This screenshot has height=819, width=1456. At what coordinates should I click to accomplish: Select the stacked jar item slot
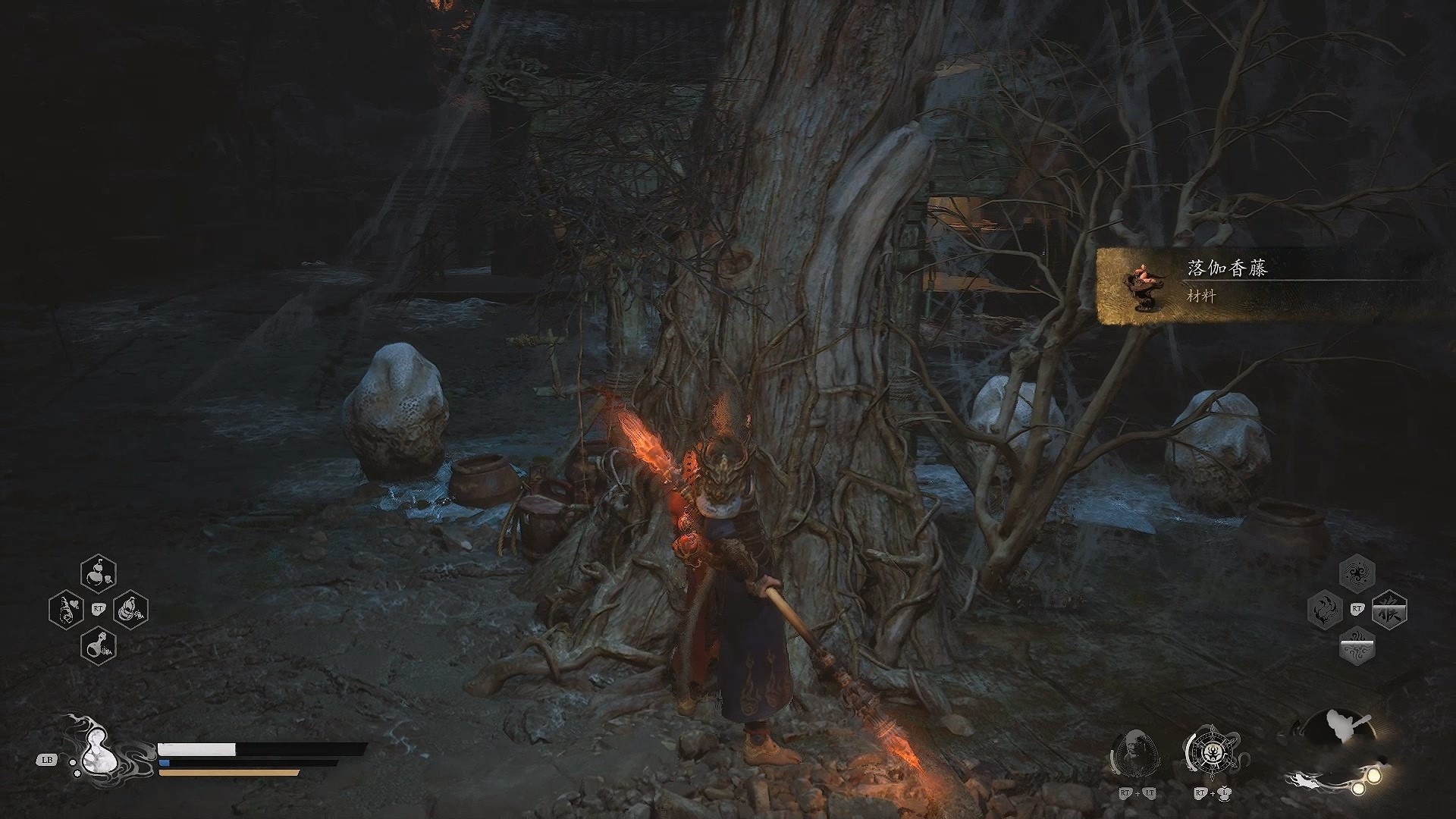(x=130, y=609)
